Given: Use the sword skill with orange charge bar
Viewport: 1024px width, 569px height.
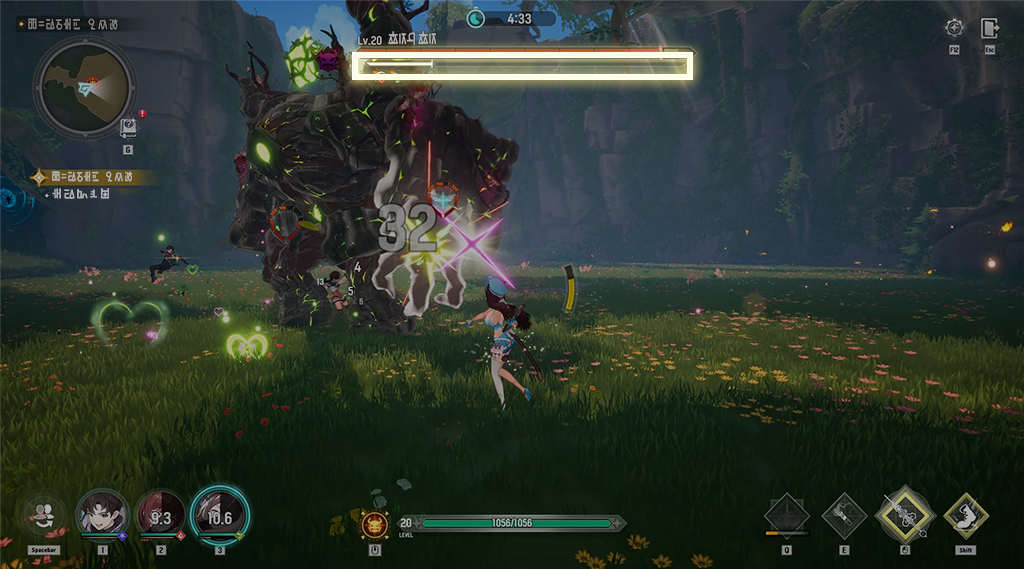Looking at the screenshot, I should [x=786, y=515].
